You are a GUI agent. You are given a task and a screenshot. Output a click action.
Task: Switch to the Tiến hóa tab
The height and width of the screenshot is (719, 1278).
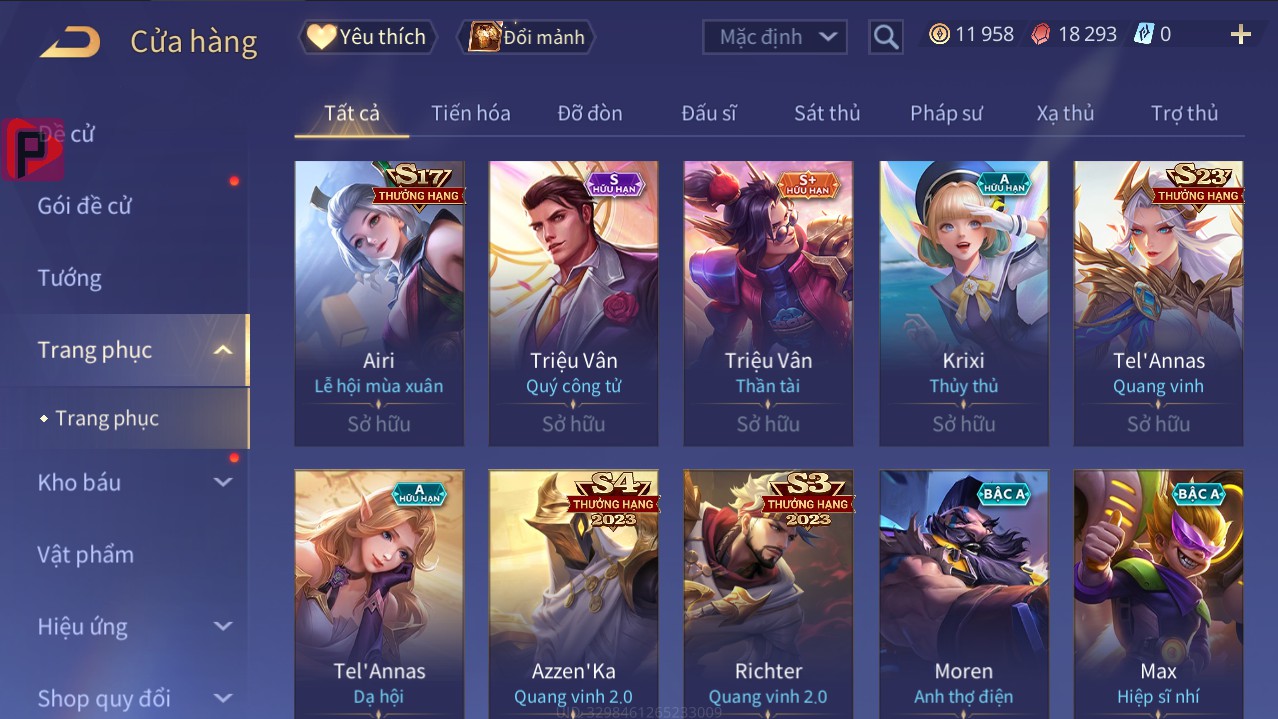pyautogui.click(x=470, y=113)
